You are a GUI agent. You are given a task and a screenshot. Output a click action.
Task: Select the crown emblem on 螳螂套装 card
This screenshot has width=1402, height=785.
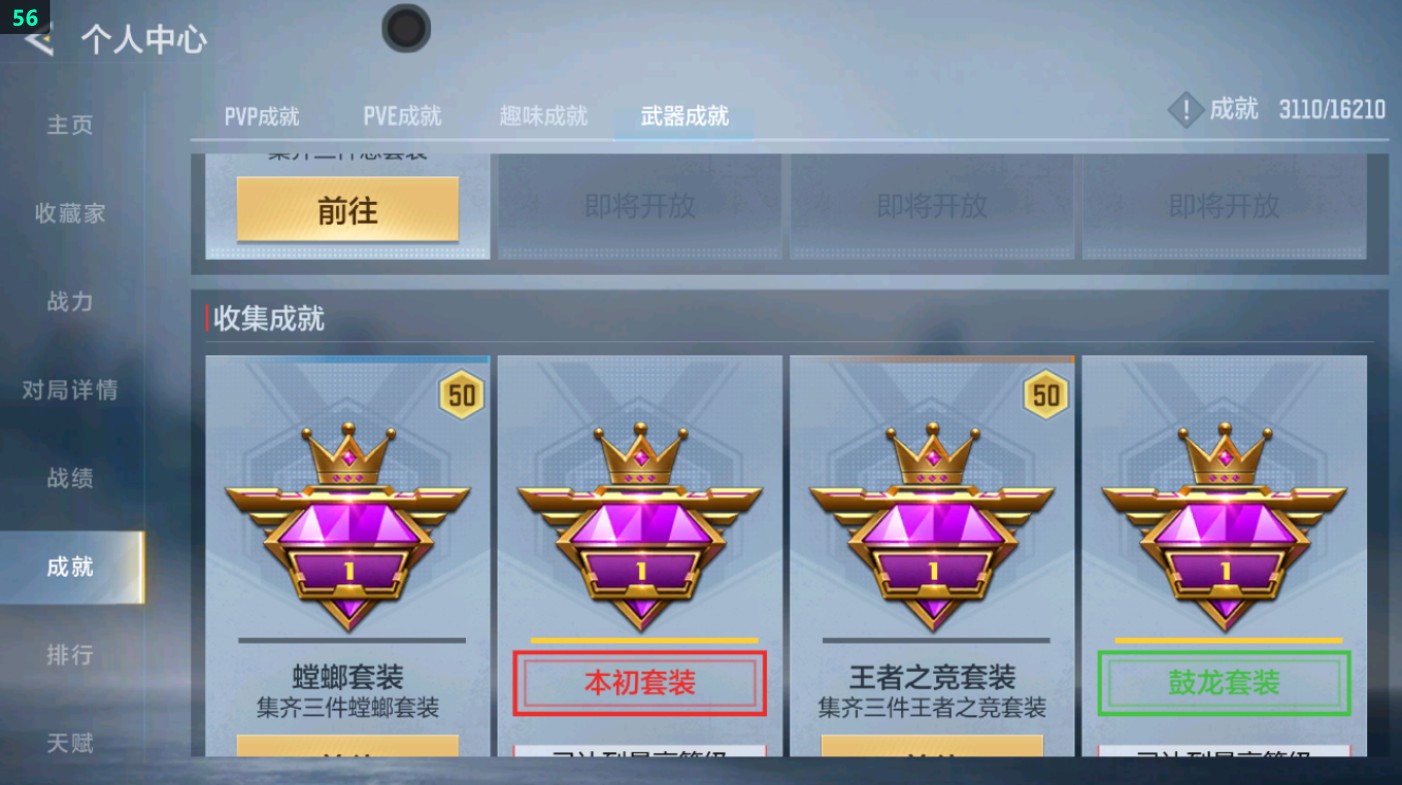click(x=348, y=520)
